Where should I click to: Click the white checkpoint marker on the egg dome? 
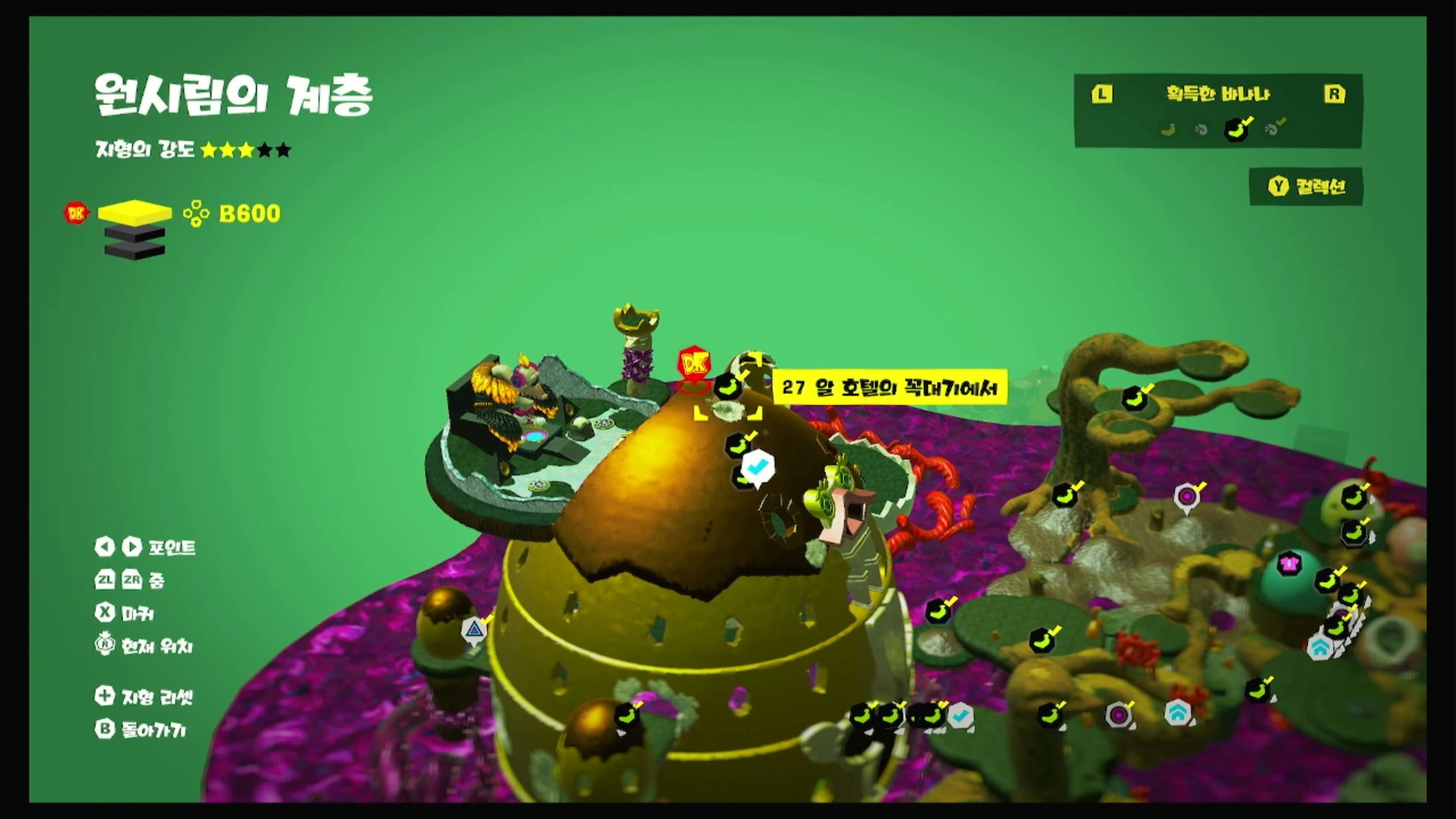point(757,468)
